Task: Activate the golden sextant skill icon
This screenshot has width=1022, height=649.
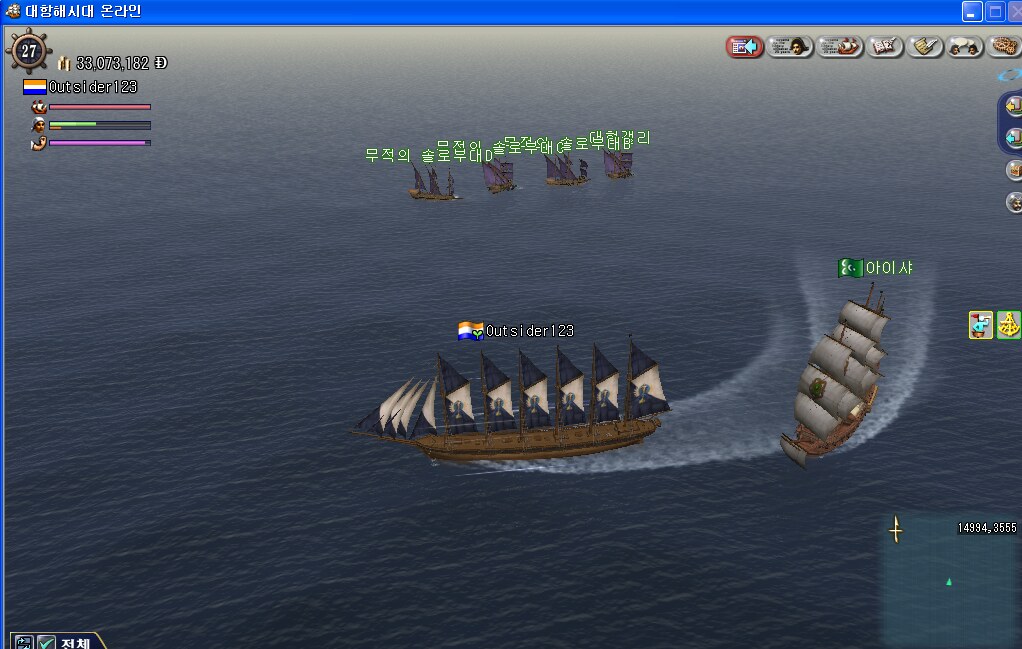Action: coord(1009,325)
